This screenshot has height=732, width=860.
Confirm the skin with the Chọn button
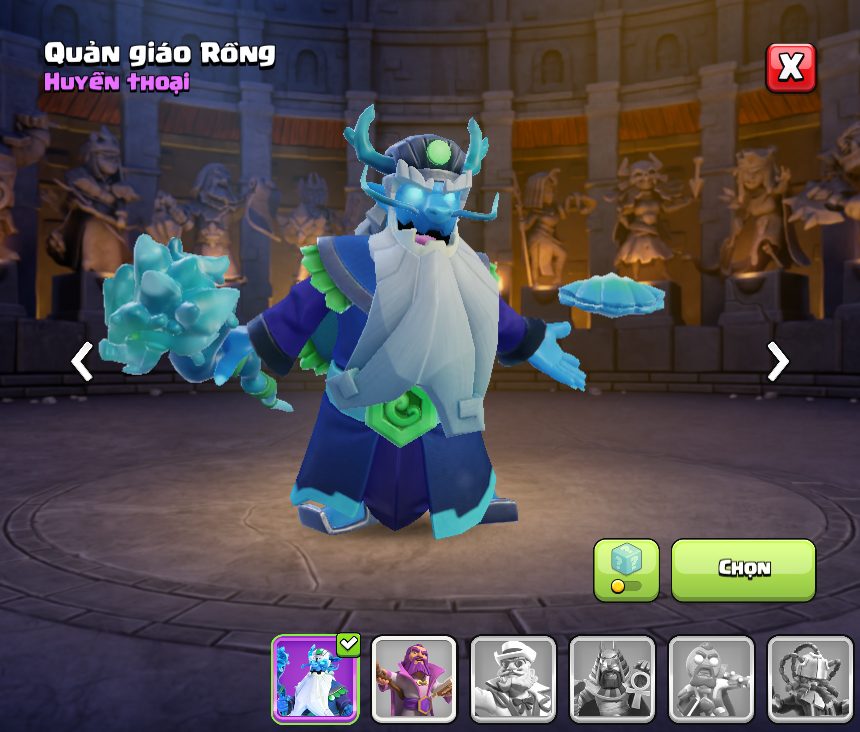(743, 569)
